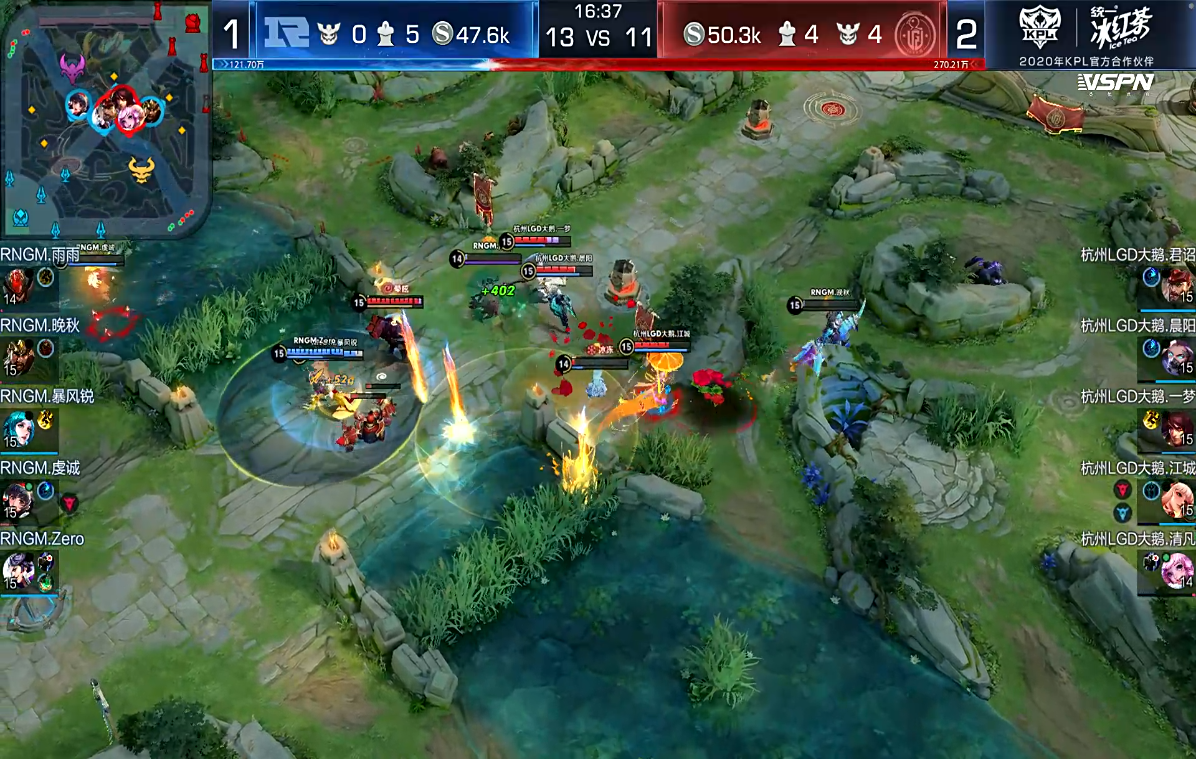Click the blue RNG team logo

[x=287, y=34]
